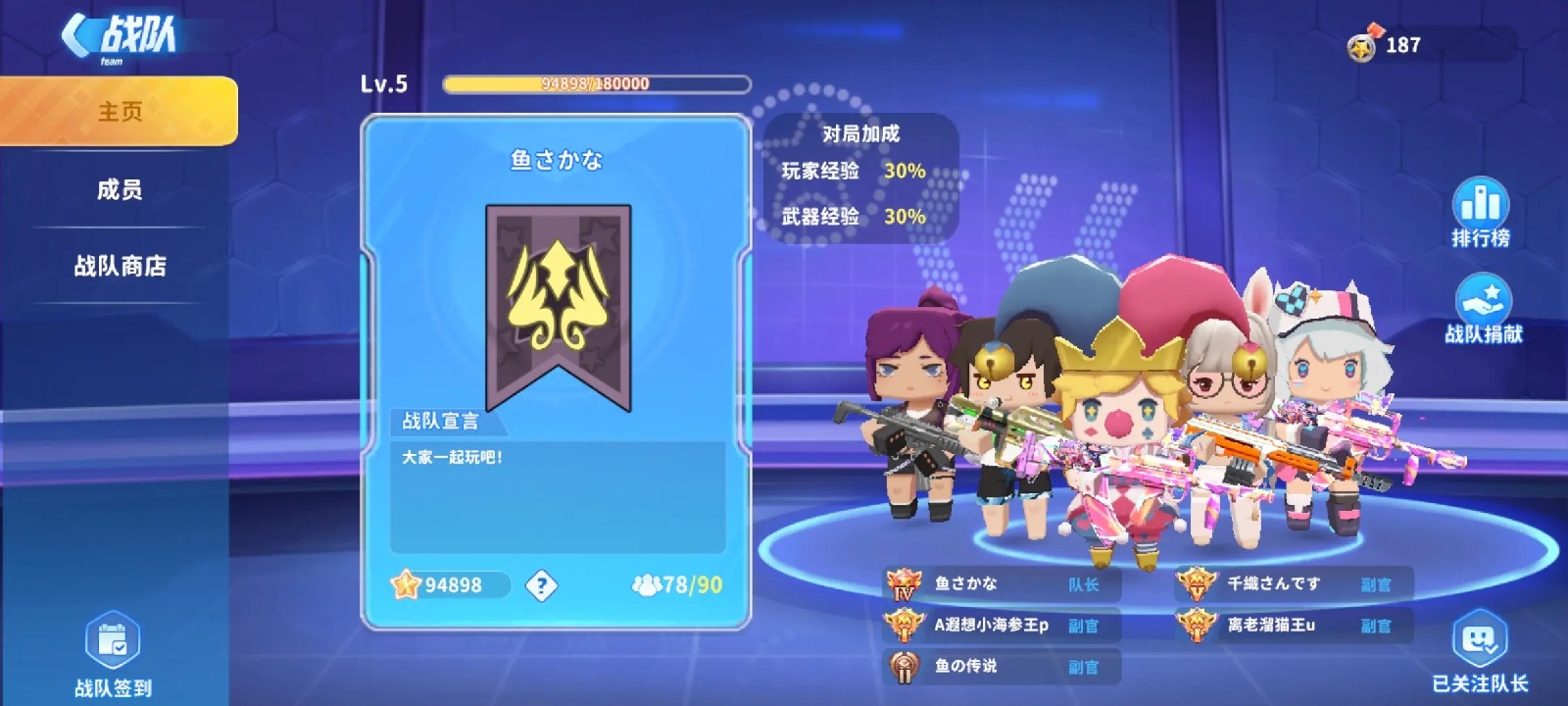Click the 队长 label next to 鱼さかな
Viewport: 1568px width, 706px height.
coord(1084,585)
